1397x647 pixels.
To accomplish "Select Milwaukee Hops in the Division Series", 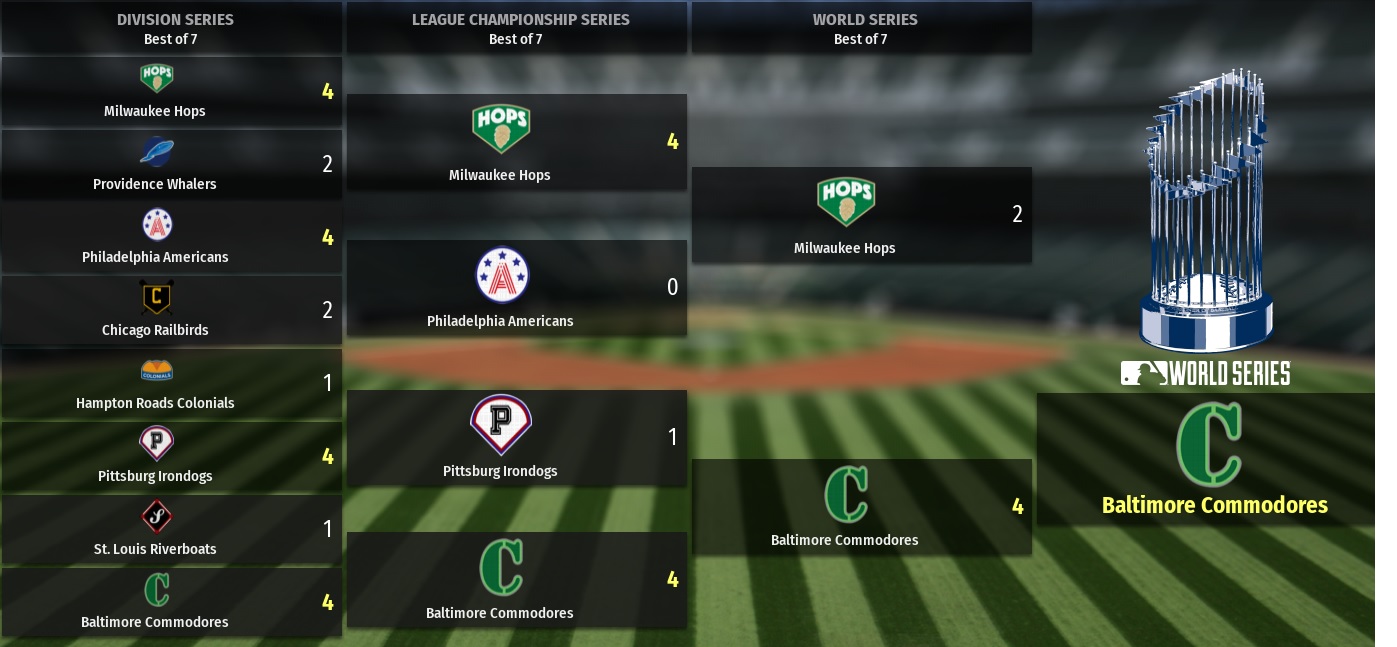I will pyautogui.click(x=171, y=92).
